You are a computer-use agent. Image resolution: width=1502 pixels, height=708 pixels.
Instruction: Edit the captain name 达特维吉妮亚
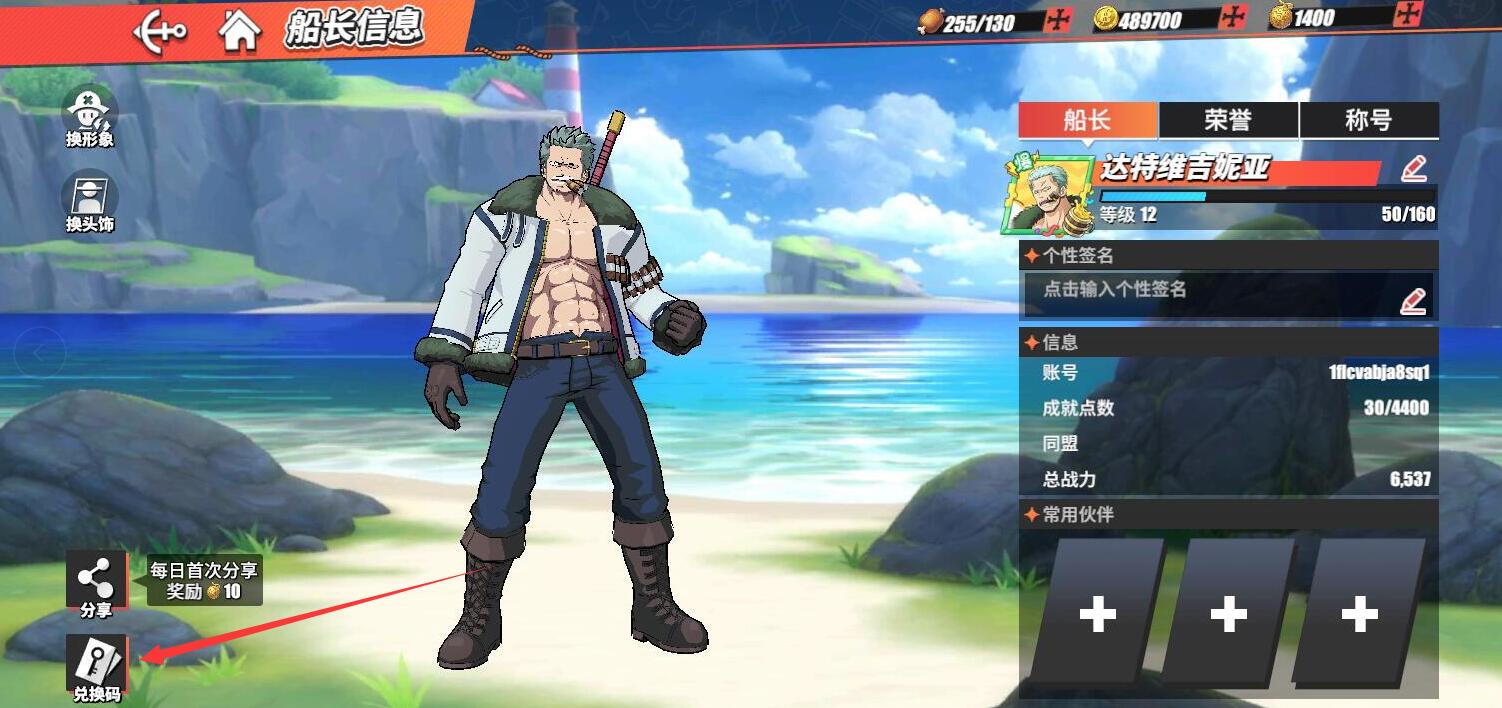pyautogui.click(x=1413, y=169)
